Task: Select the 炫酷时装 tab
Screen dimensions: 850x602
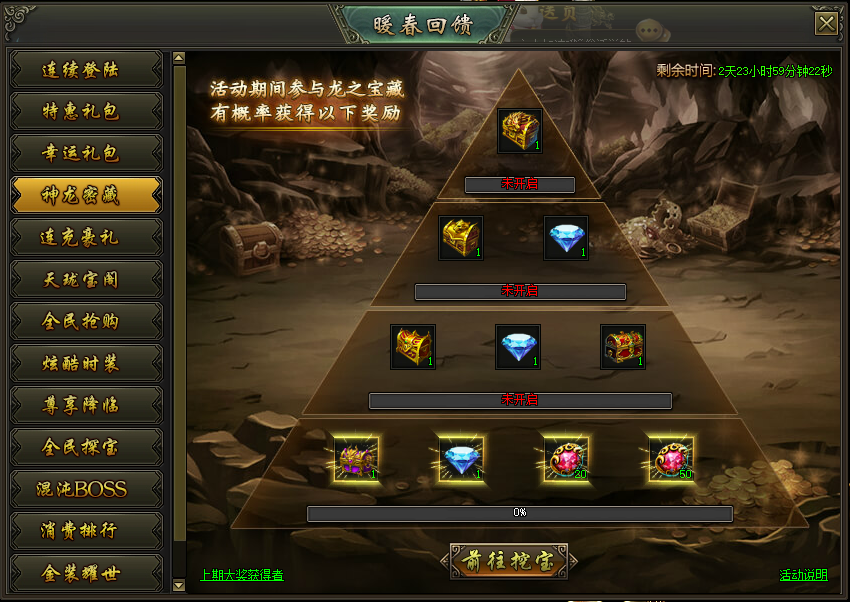Action: click(x=85, y=363)
